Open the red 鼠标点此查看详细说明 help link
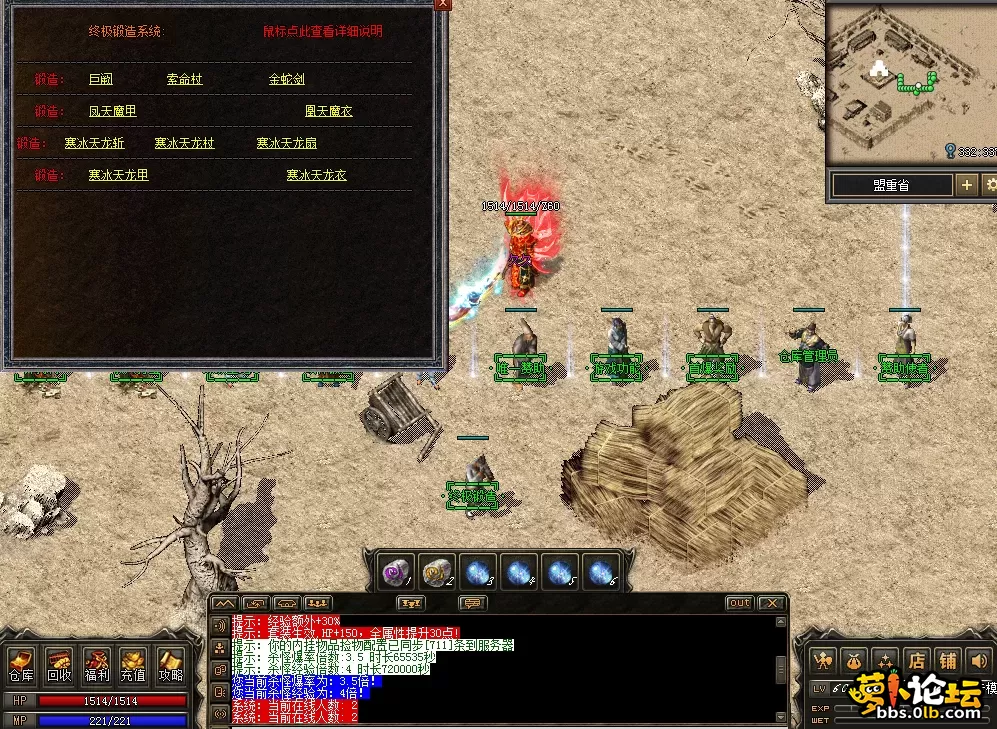Viewport: 997px width, 729px height. pyautogui.click(x=322, y=31)
